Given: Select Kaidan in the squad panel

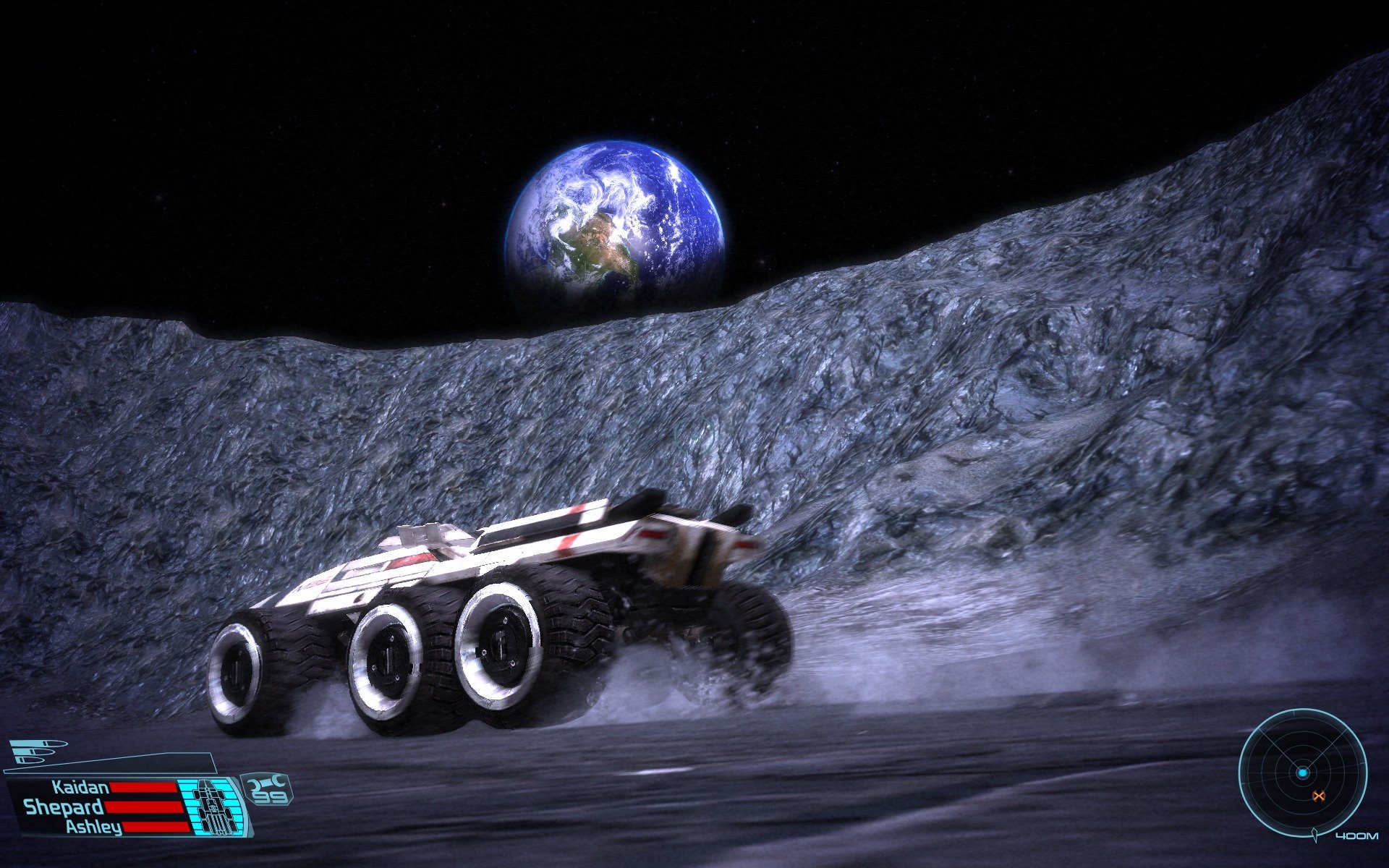Looking at the screenshot, I should (80, 788).
